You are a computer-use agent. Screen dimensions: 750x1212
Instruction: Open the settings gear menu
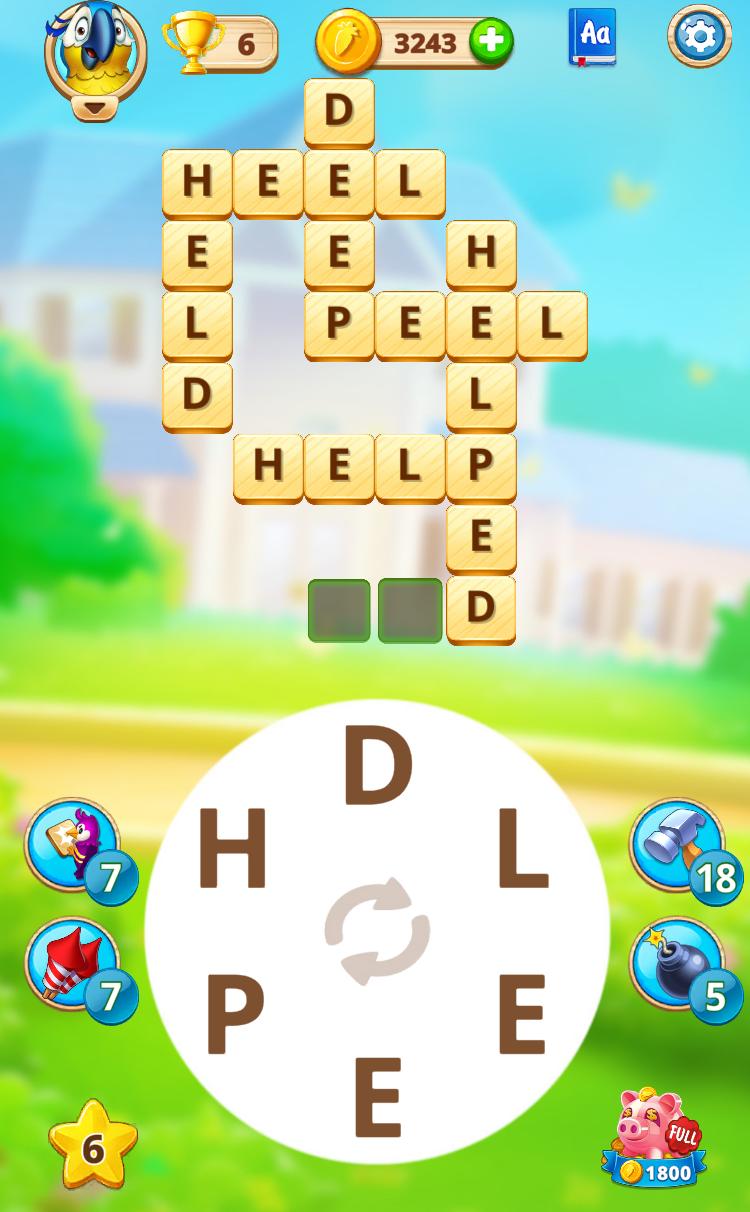pos(699,37)
